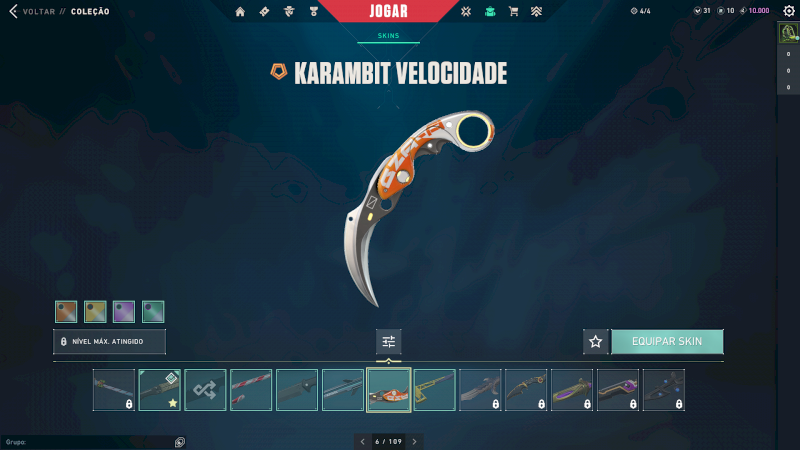
Task: Go to next skin page arrow
Action: (x=414, y=441)
